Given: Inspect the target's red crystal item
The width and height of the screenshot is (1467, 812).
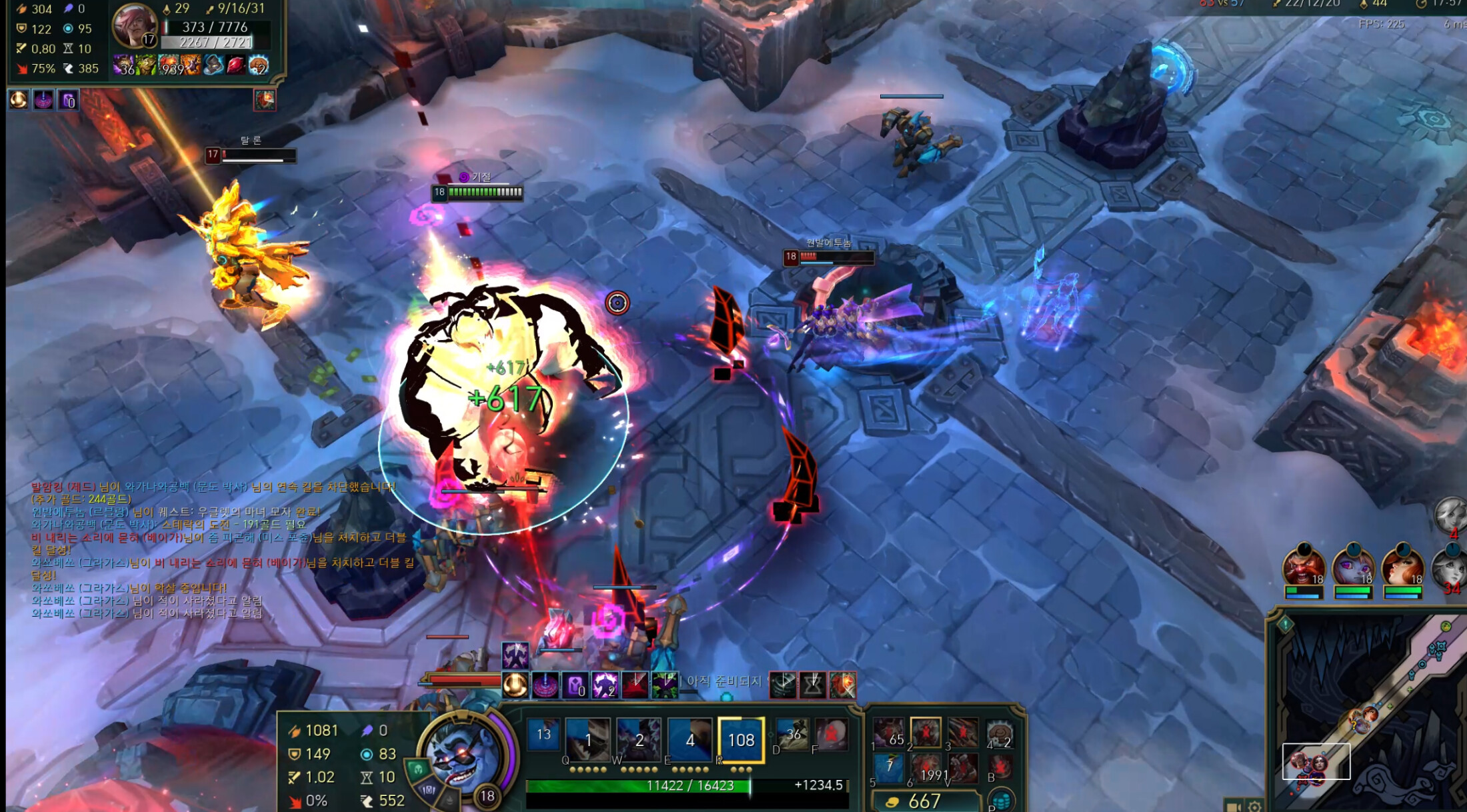Looking at the screenshot, I should click(235, 65).
